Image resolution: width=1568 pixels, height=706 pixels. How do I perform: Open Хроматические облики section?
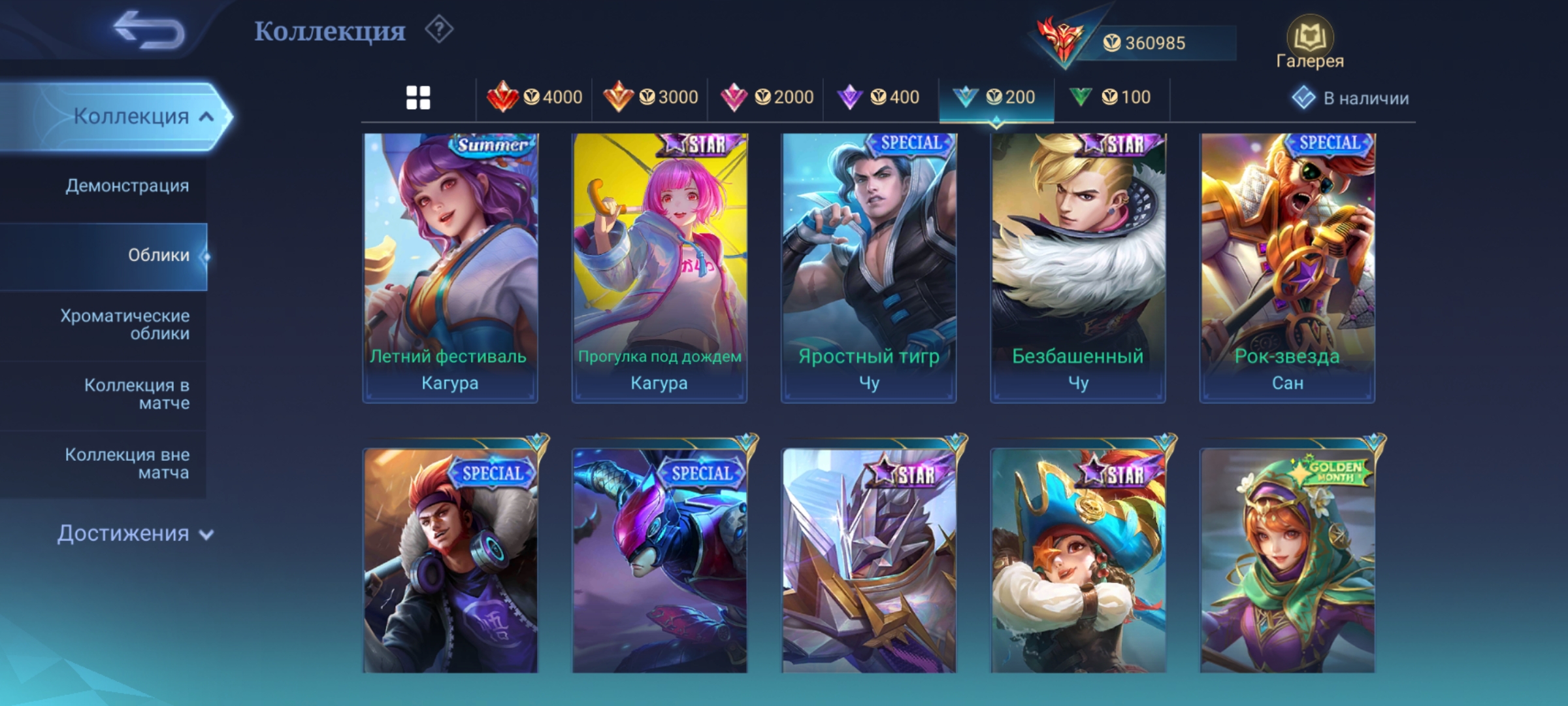tap(125, 325)
